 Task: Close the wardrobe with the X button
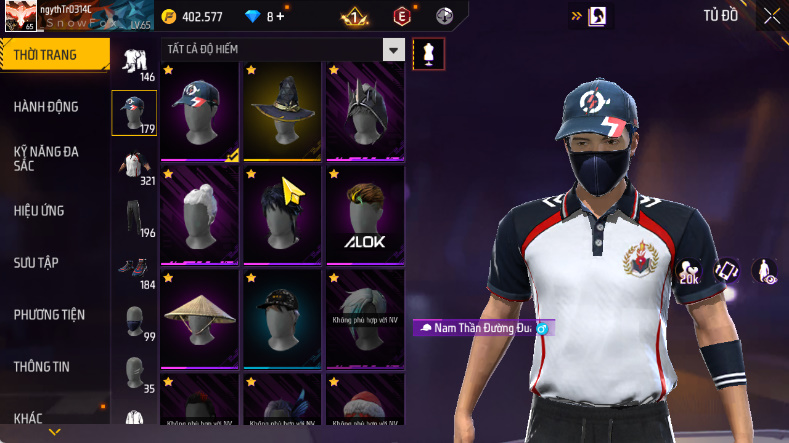click(772, 15)
